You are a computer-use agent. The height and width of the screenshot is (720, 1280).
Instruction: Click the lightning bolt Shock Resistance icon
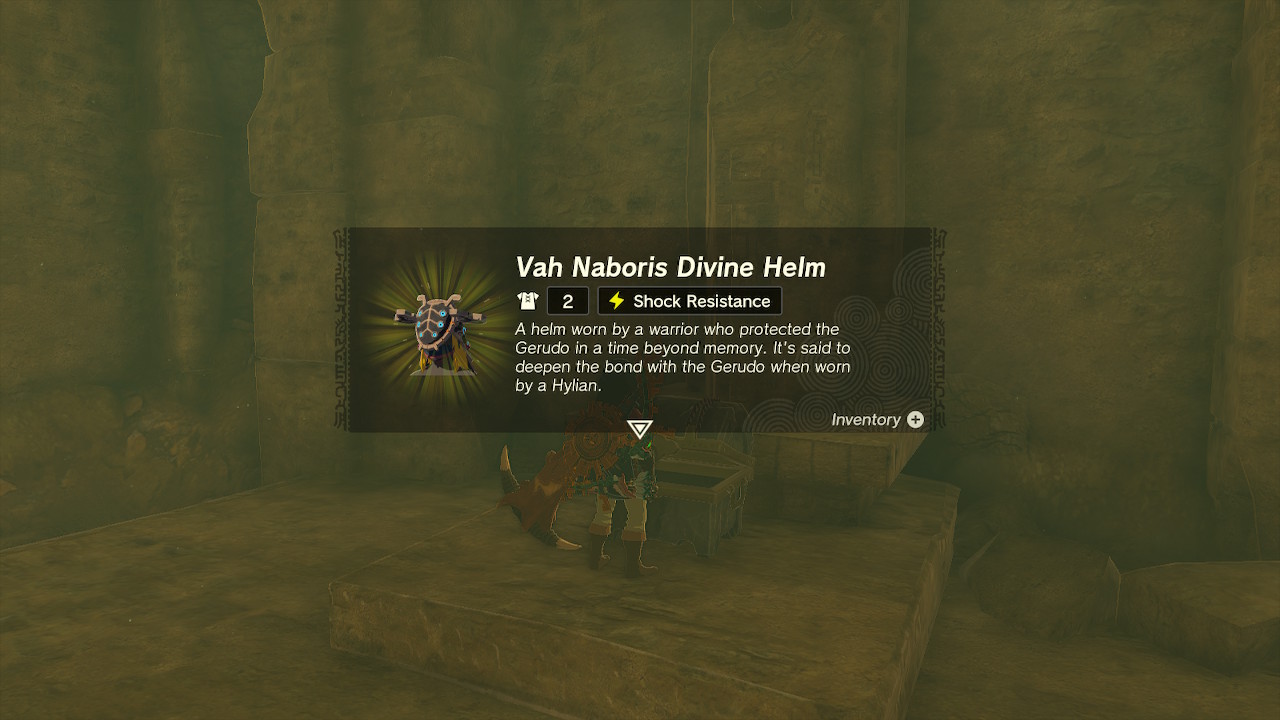[615, 300]
